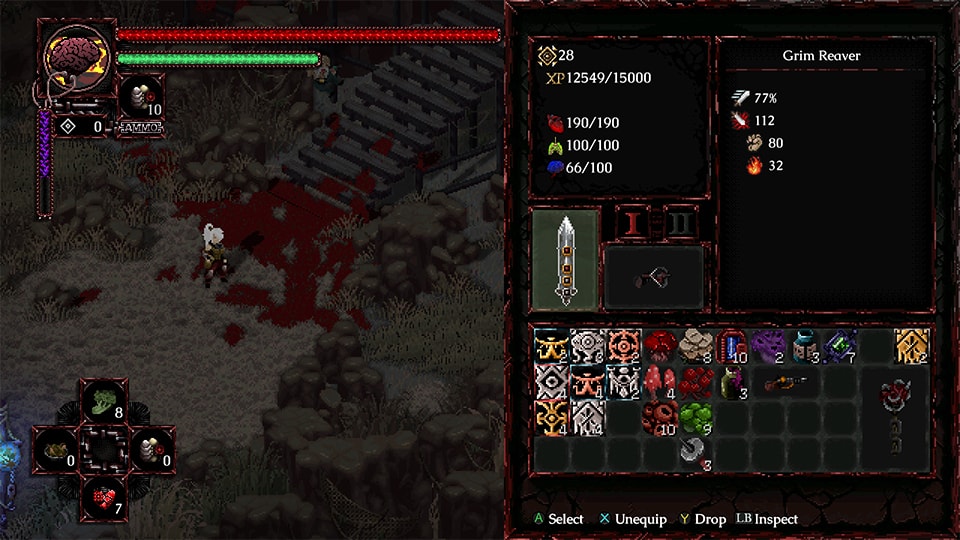Select the secondary ranged weapon slot
The width and height of the screenshot is (960, 540).
point(653,277)
